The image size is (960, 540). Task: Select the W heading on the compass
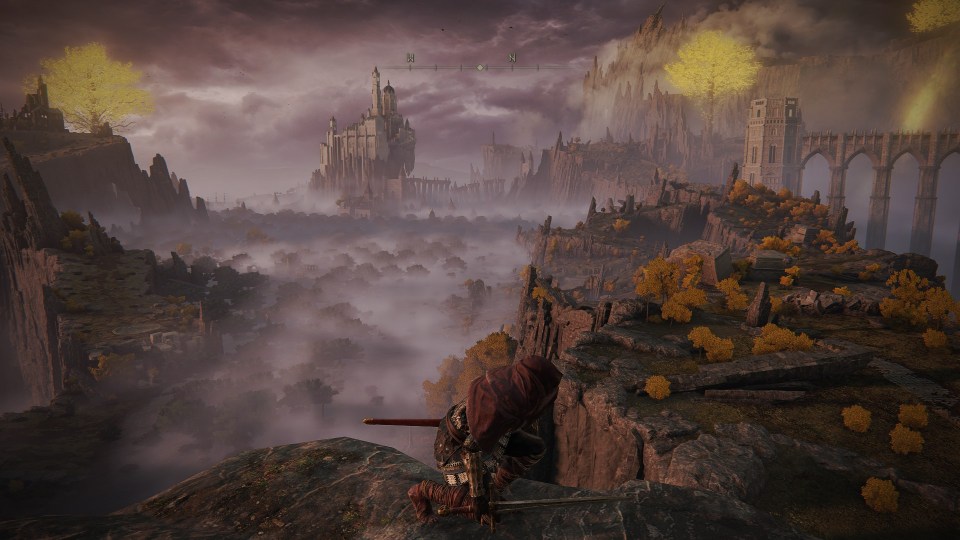(410, 58)
